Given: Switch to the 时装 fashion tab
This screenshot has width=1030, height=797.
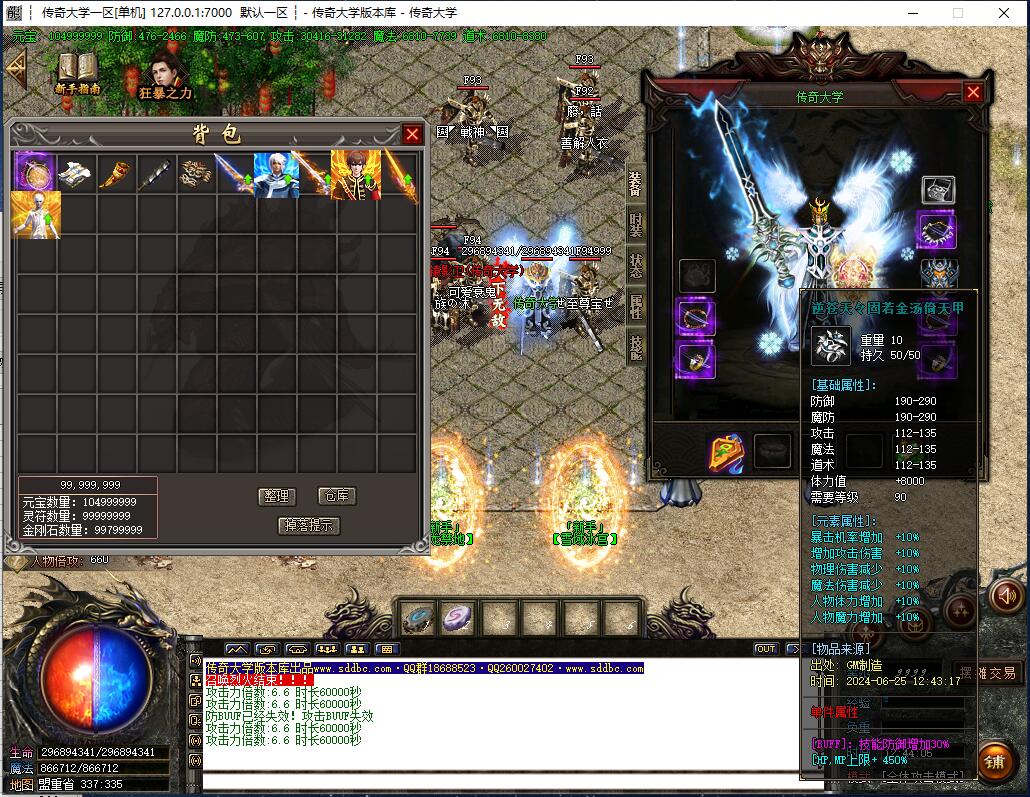Looking at the screenshot, I should point(636,225).
